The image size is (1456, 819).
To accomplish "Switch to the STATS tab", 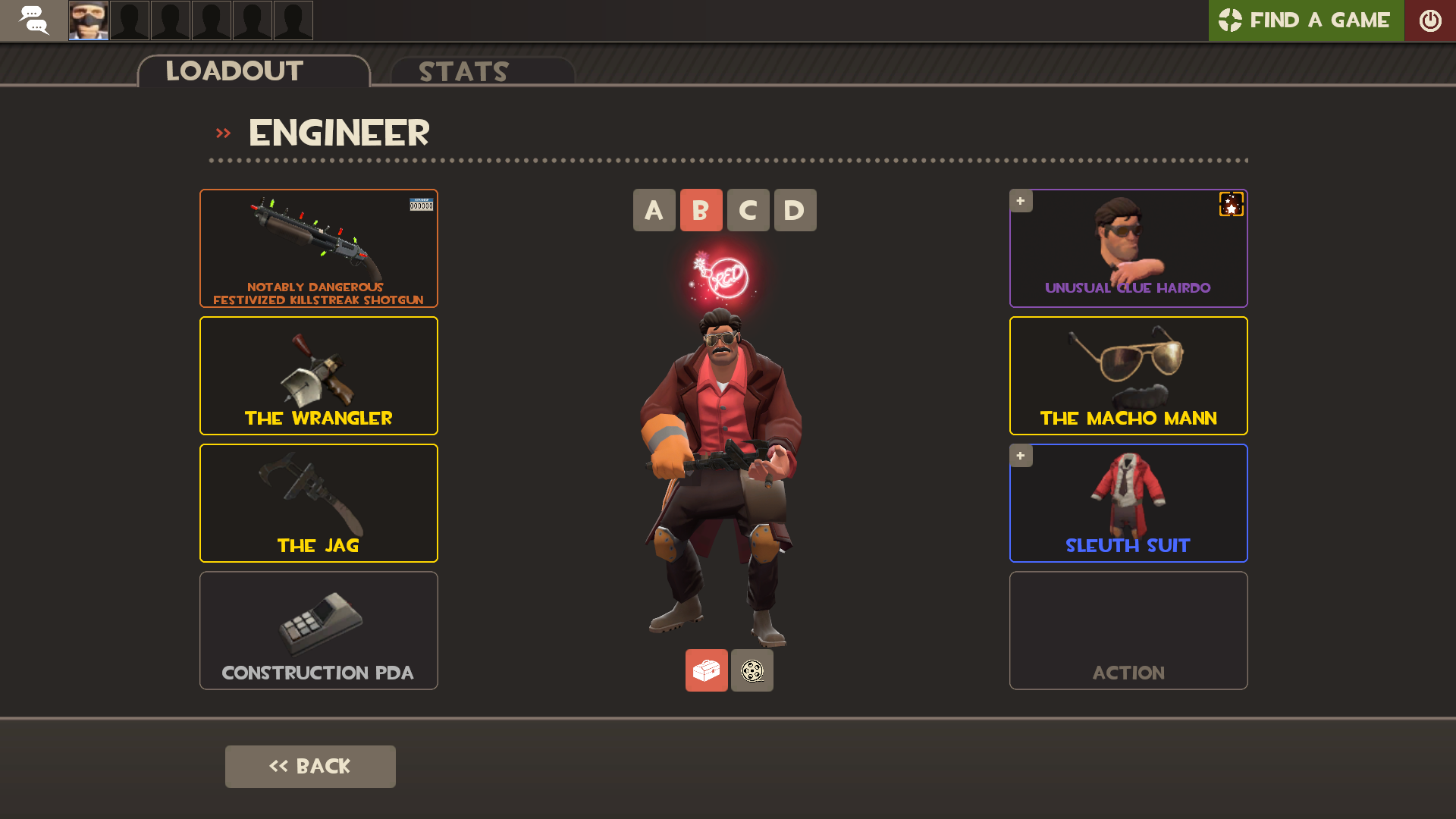I will point(463,72).
